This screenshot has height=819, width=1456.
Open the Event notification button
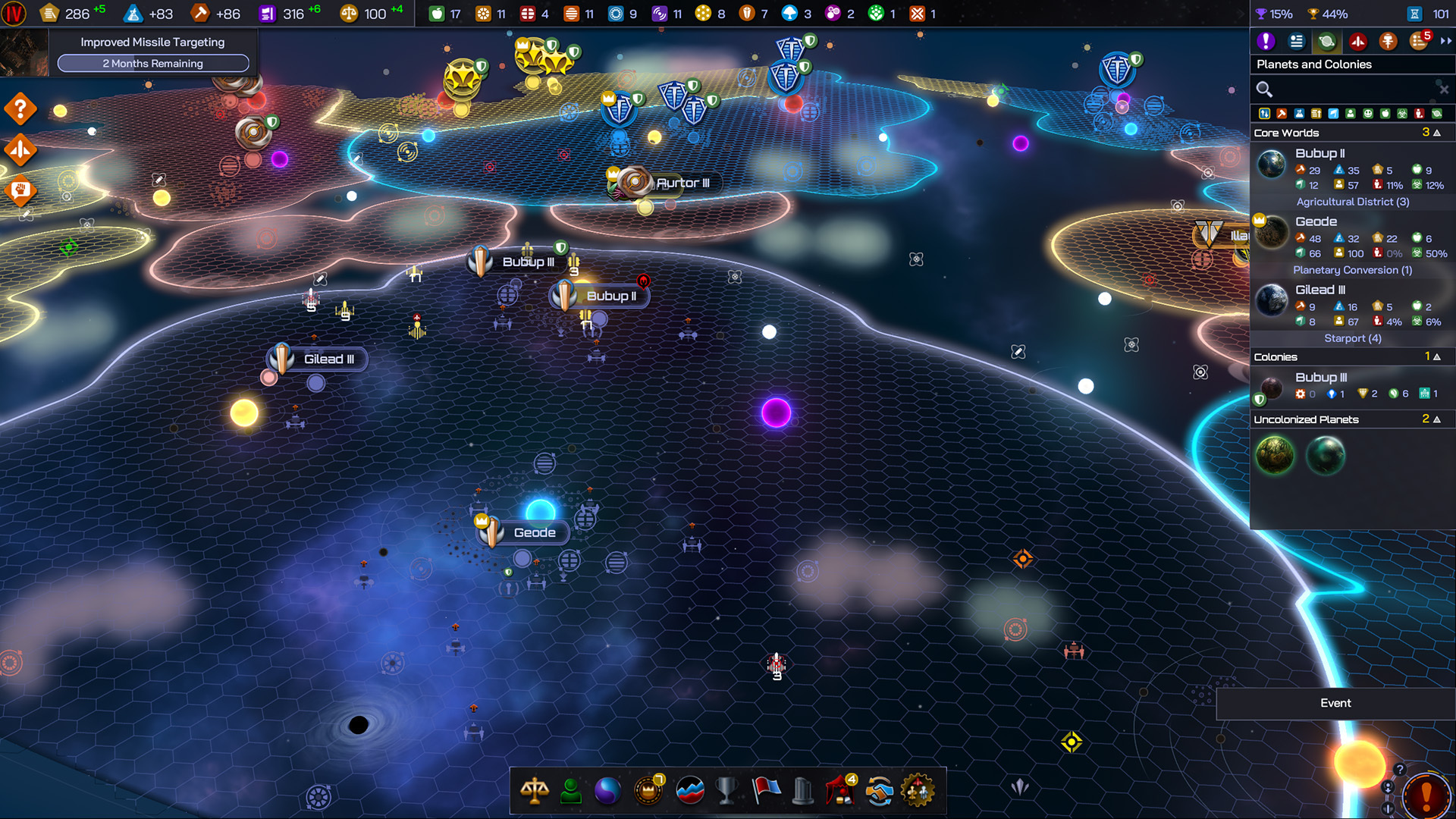click(1335, 703)
